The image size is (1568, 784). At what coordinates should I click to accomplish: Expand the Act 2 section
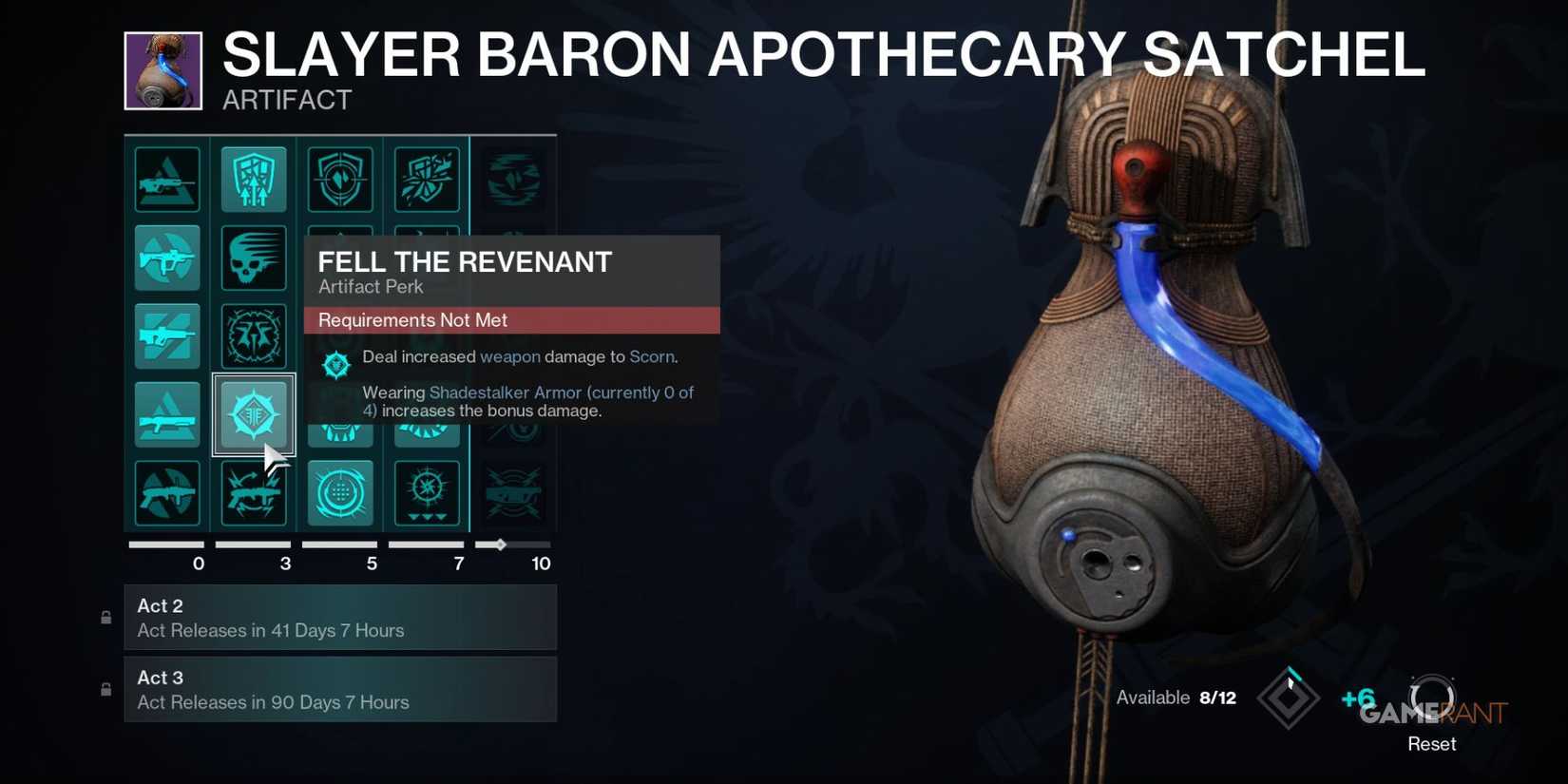coord(340,618)
